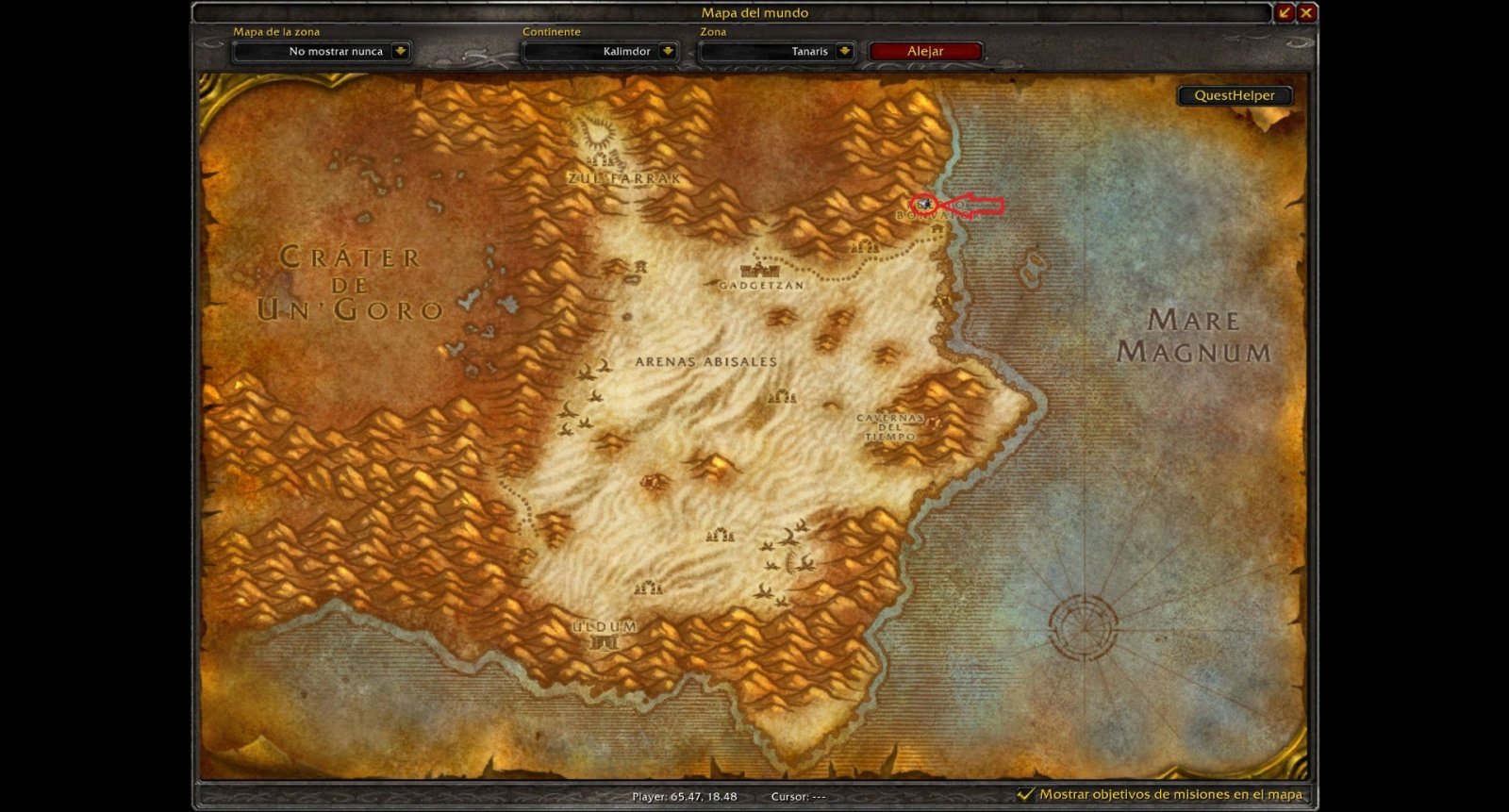Click the Alejar zoom-out button
This screenshot has width=1509, height=812.
click(925, 52)
